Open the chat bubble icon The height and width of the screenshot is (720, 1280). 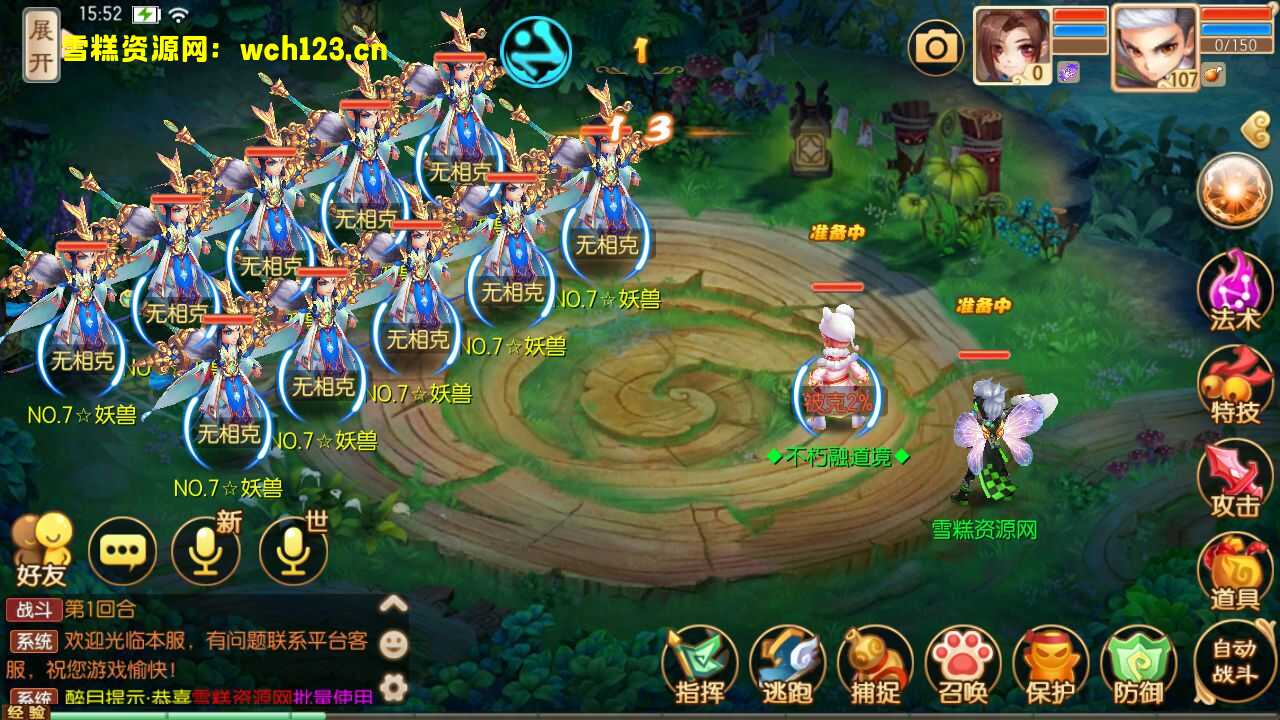122,550
